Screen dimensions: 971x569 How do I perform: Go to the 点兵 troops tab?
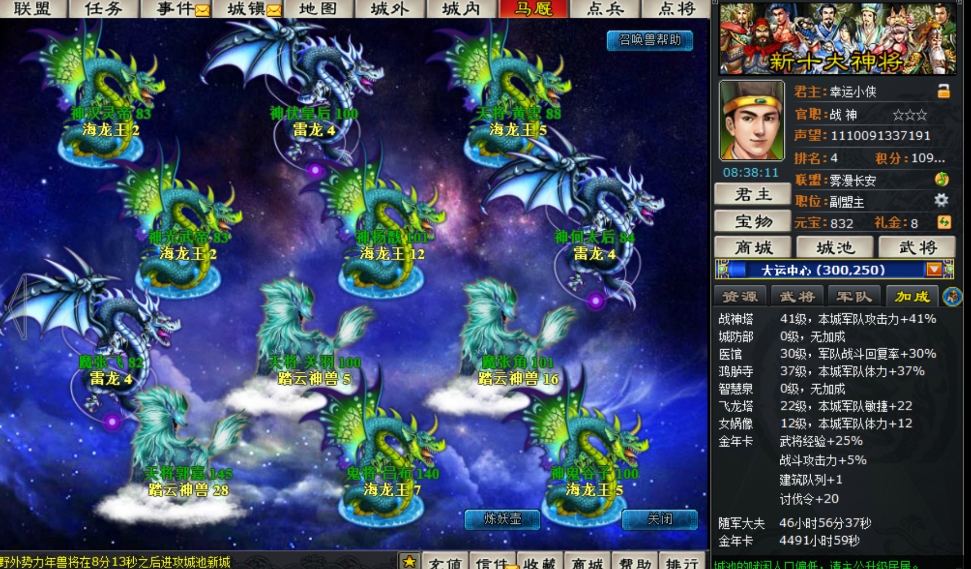605,9
